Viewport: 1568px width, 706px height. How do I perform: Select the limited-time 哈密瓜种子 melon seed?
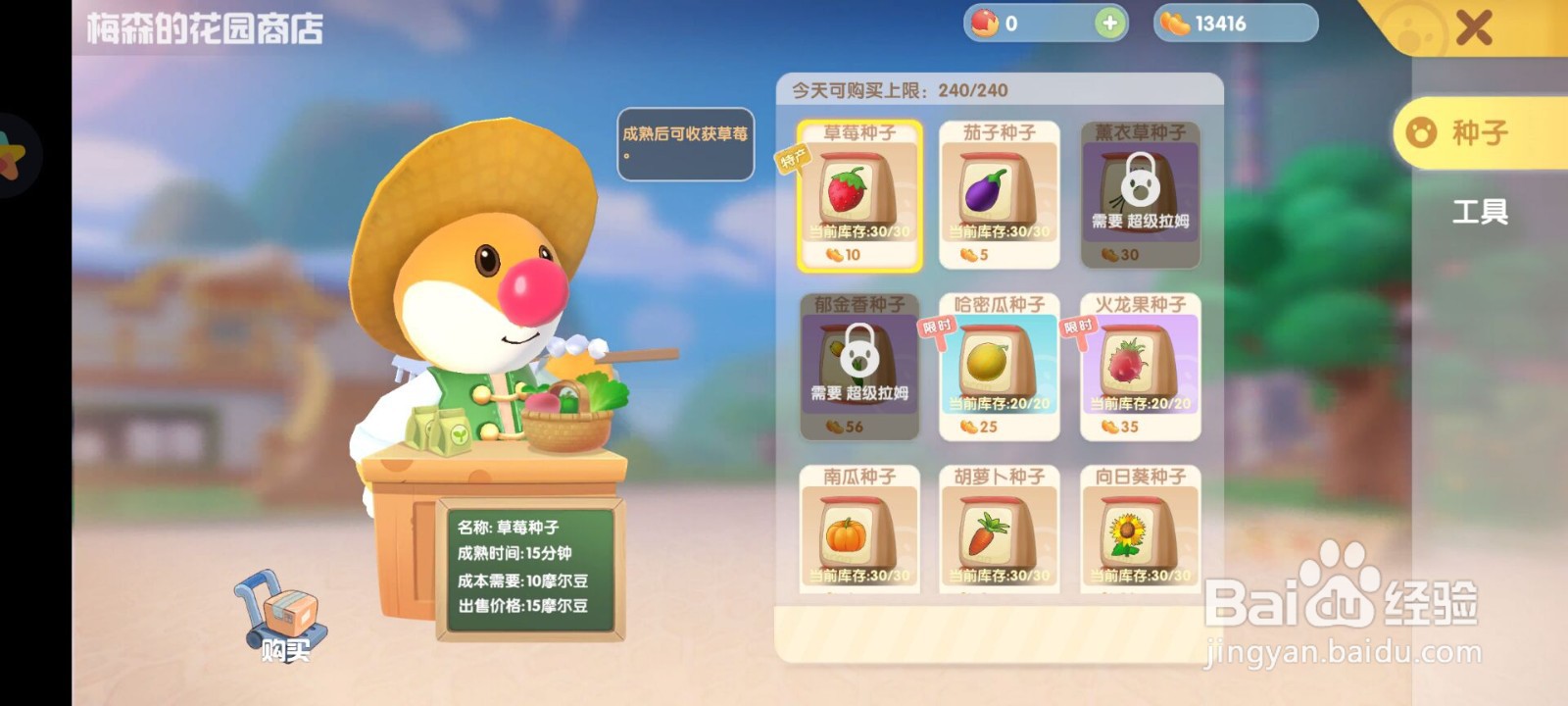point(1000,368)
